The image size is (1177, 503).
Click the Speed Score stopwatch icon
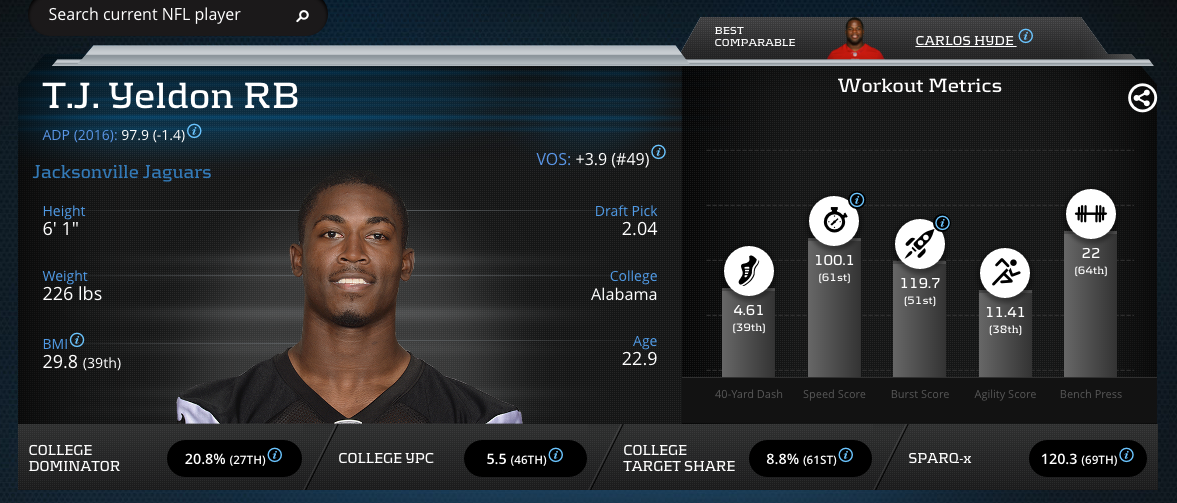click(834, 221)
